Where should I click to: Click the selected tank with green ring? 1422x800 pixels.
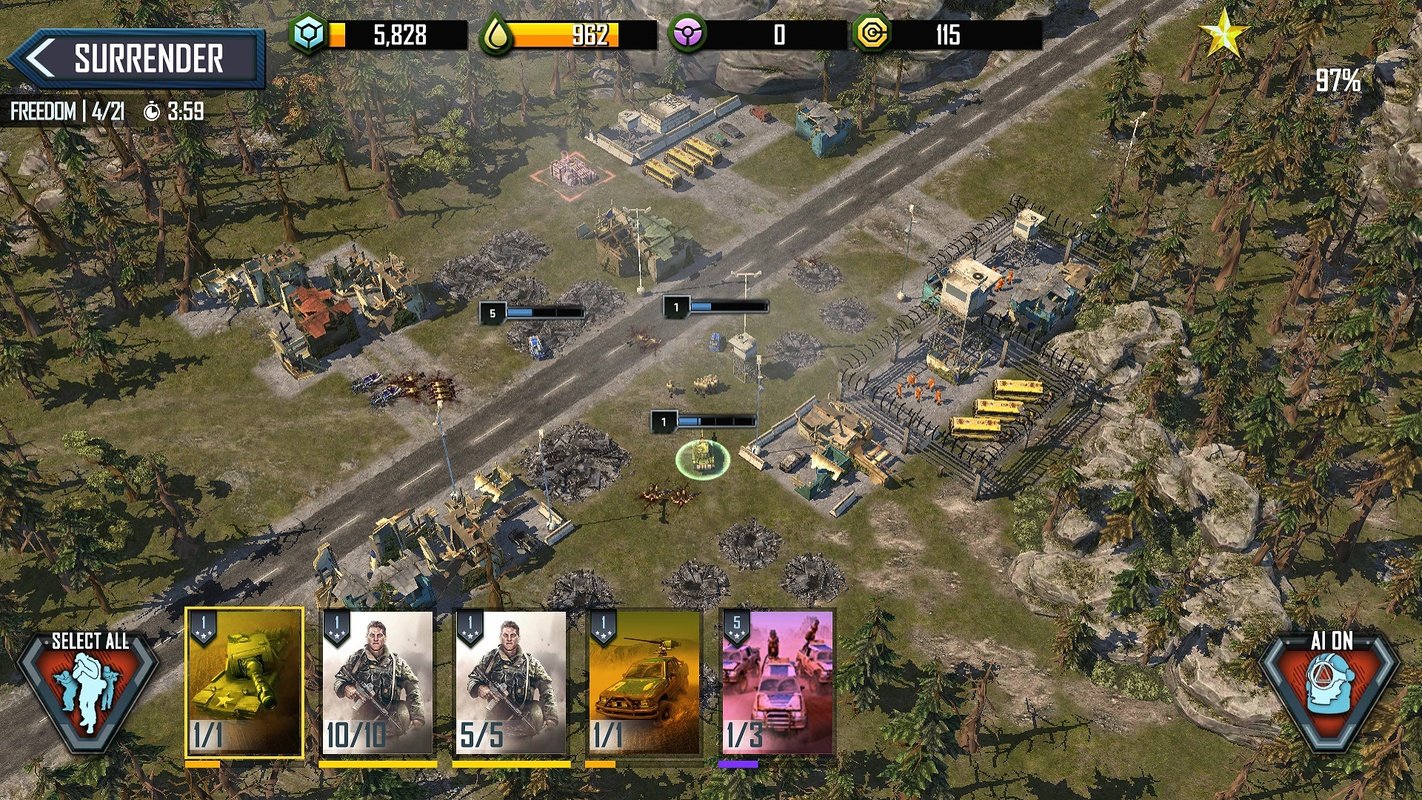coord(703,457)
